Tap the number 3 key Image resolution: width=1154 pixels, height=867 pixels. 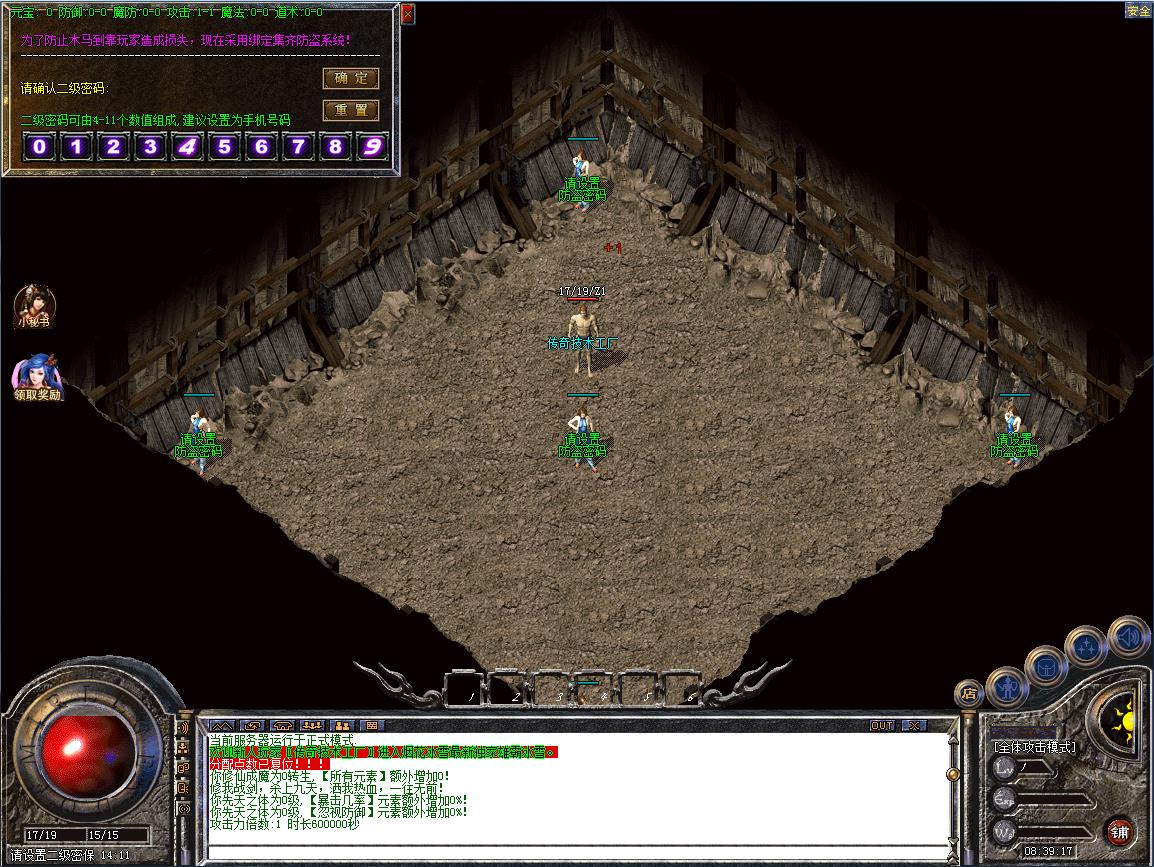150,148
